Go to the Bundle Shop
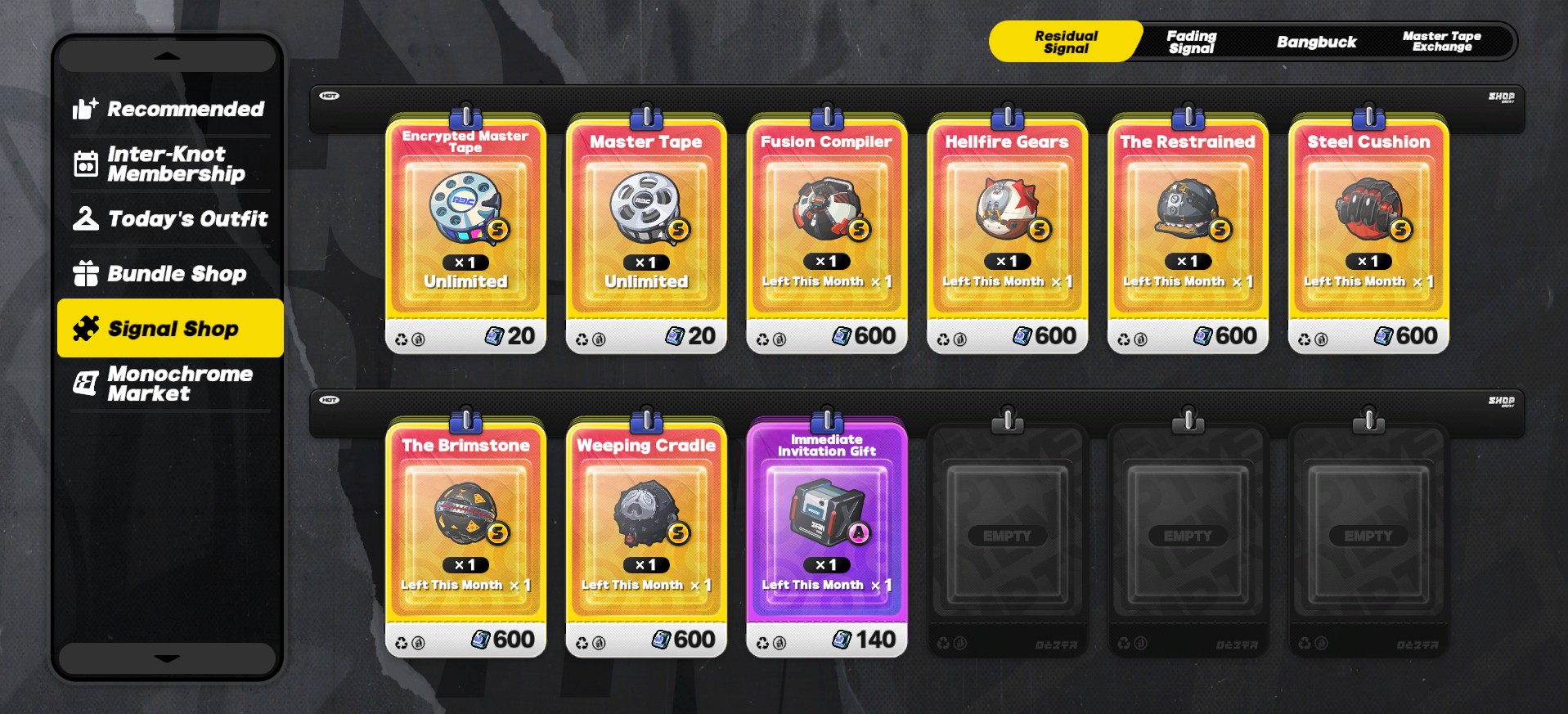The height and width of the screenshot is (714, 1568). tap(168, 273)
